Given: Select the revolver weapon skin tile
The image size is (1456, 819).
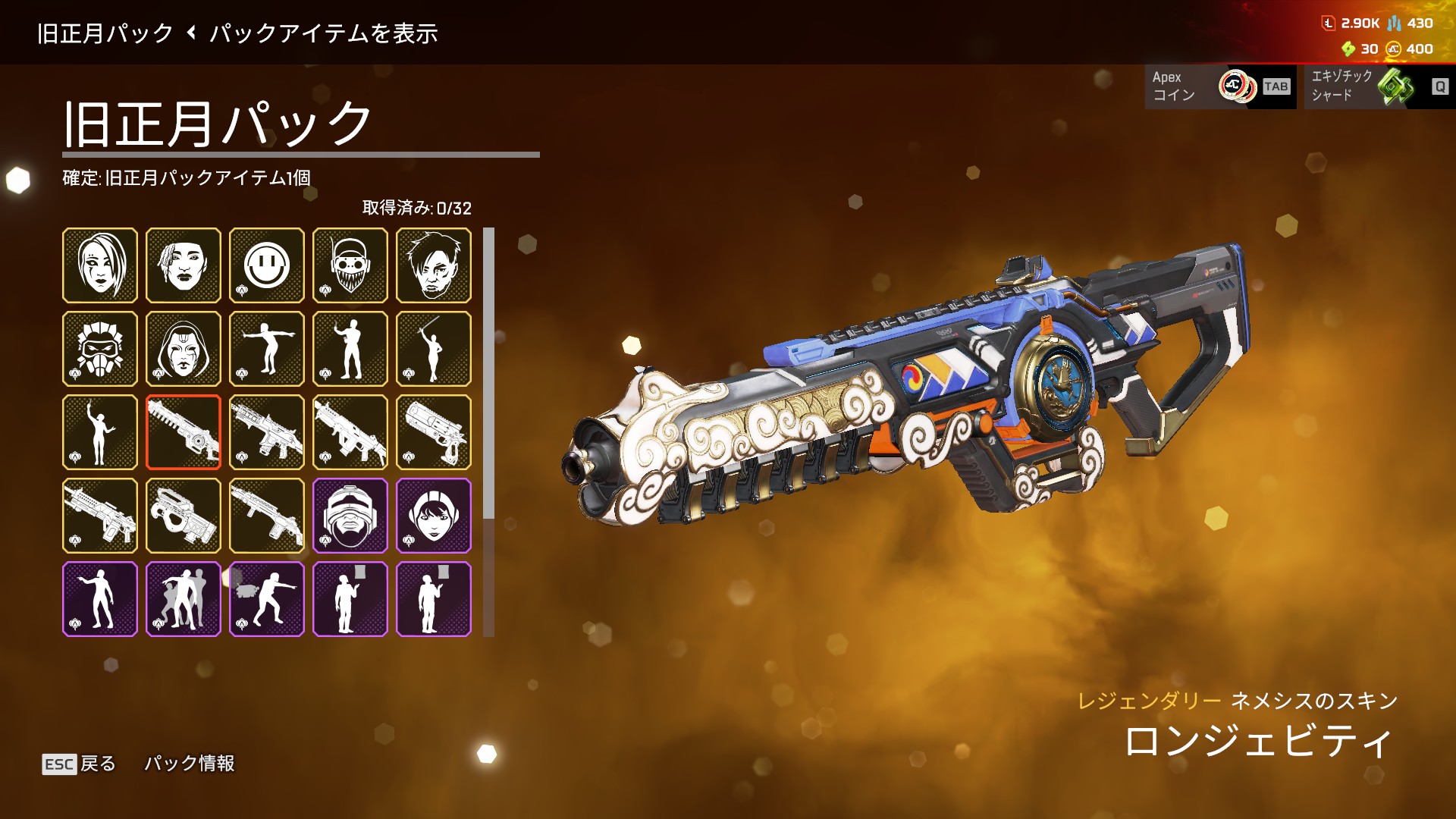Looking at the screenshot, I should pyautogui.click(x=434, y=432).
